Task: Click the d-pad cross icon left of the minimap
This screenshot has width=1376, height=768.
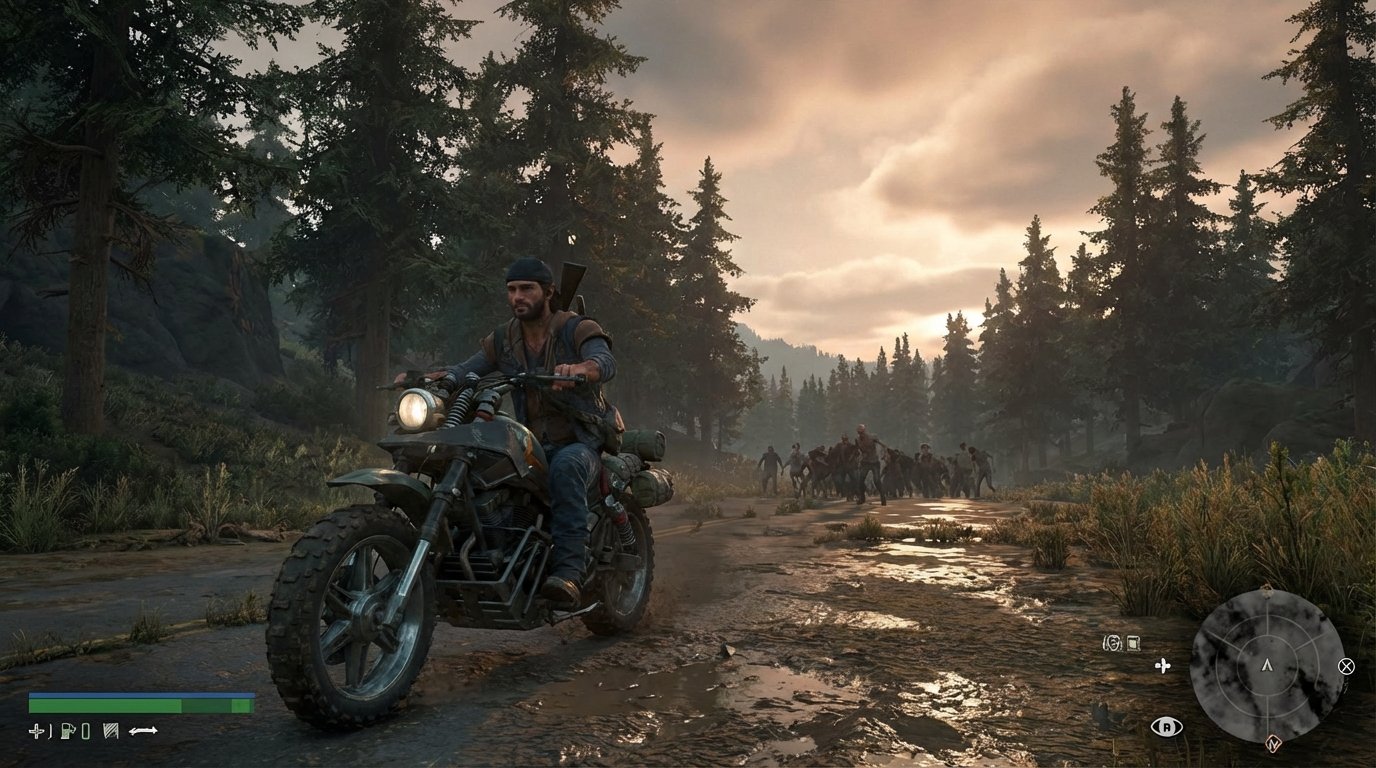Action: 1162,666
